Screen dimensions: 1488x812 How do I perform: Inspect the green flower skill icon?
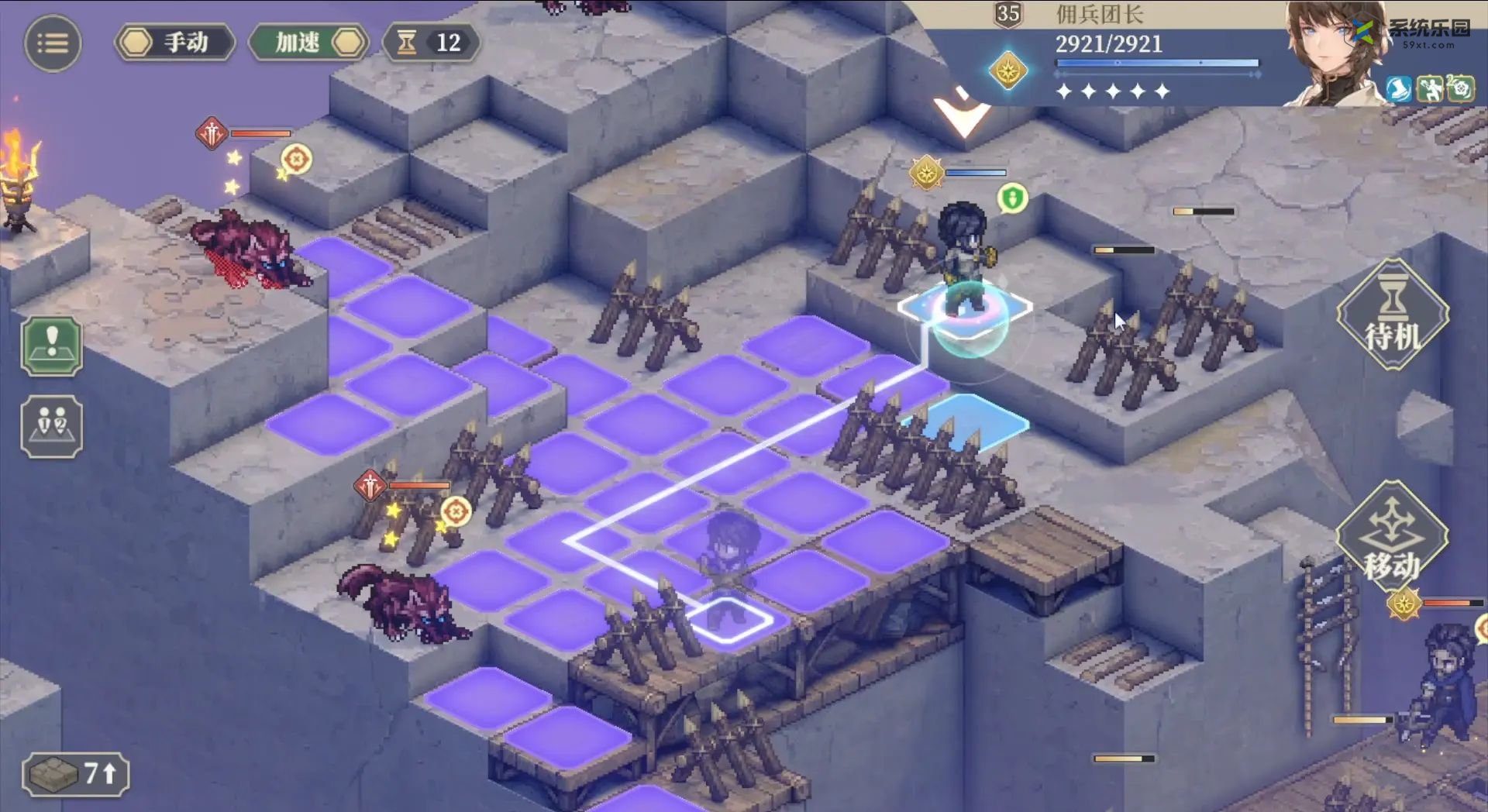(x=1460, y=89)
